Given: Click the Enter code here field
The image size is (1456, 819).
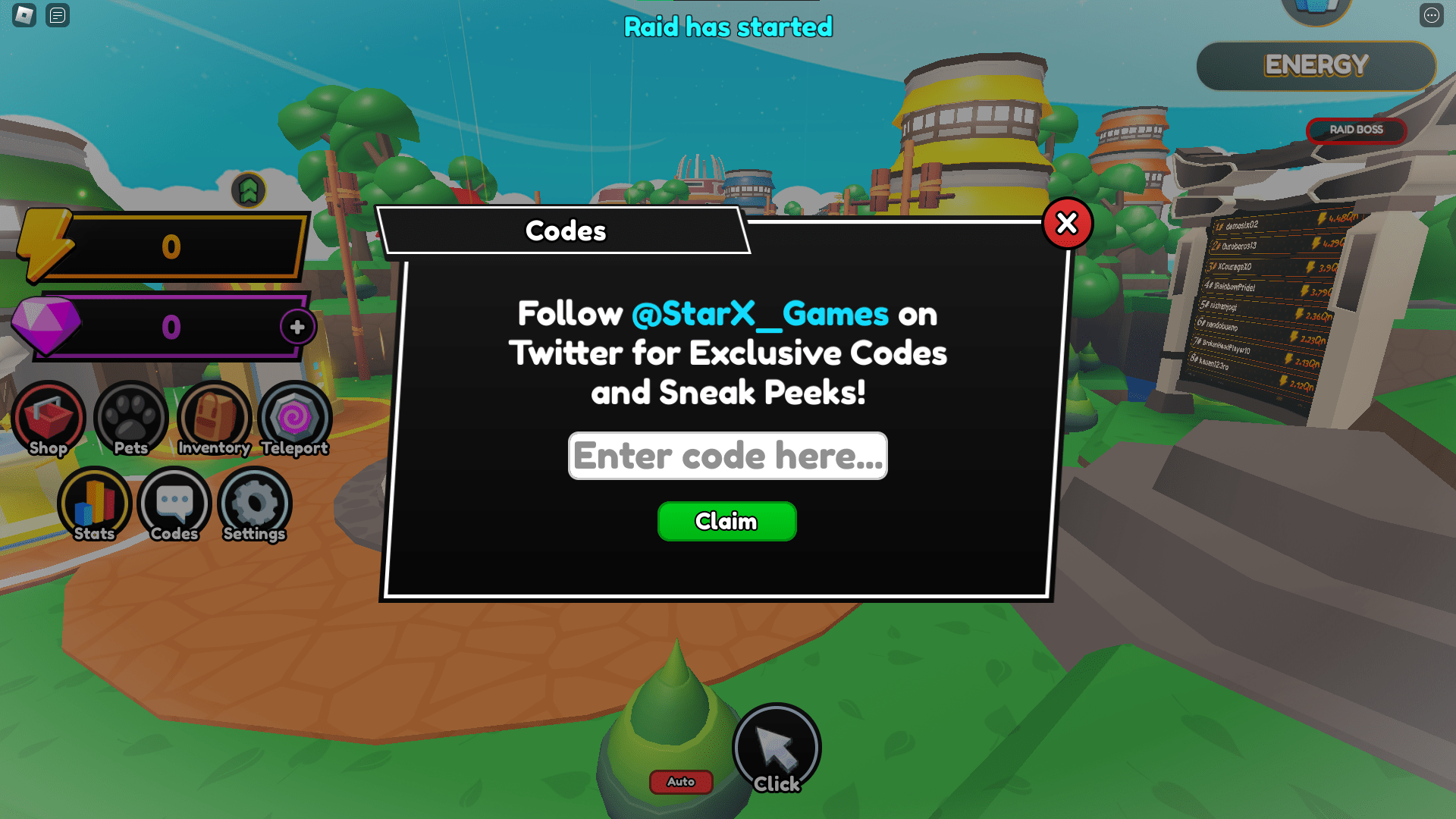Looking at the screenshot, I should tap(726, 456).
